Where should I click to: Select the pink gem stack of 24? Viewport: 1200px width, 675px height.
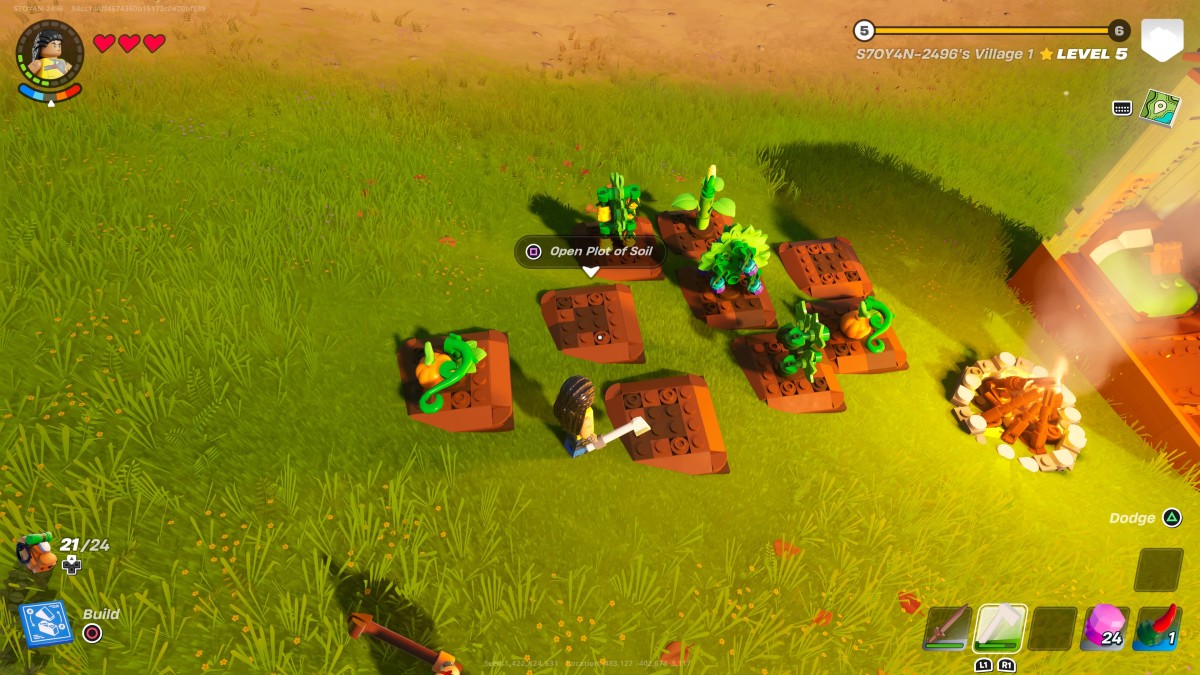tap(1106, 627)
